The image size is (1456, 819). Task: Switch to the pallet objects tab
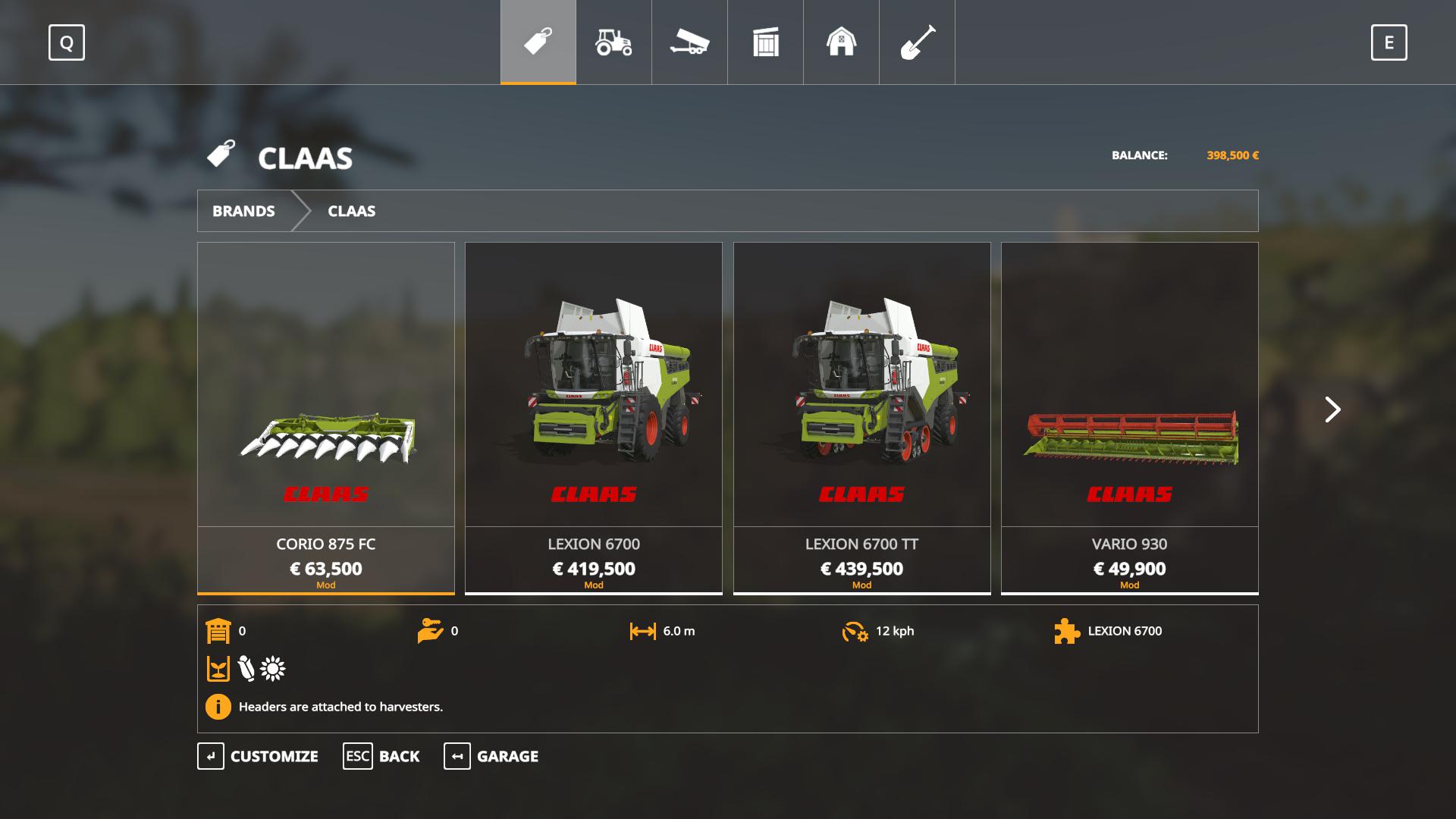click(765, 42)
